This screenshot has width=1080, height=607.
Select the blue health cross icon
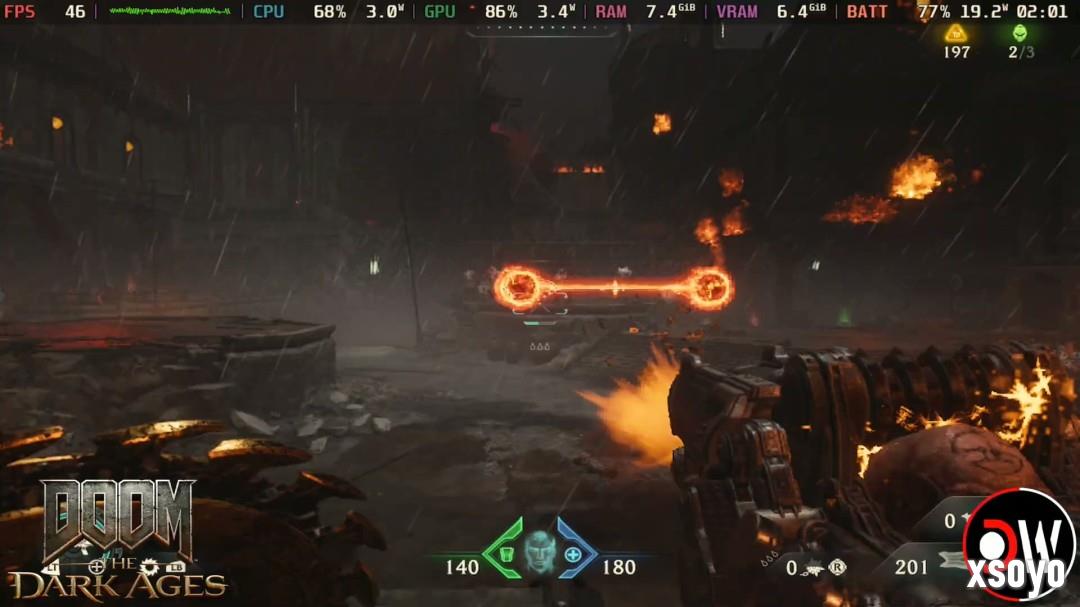coord(573,554)
